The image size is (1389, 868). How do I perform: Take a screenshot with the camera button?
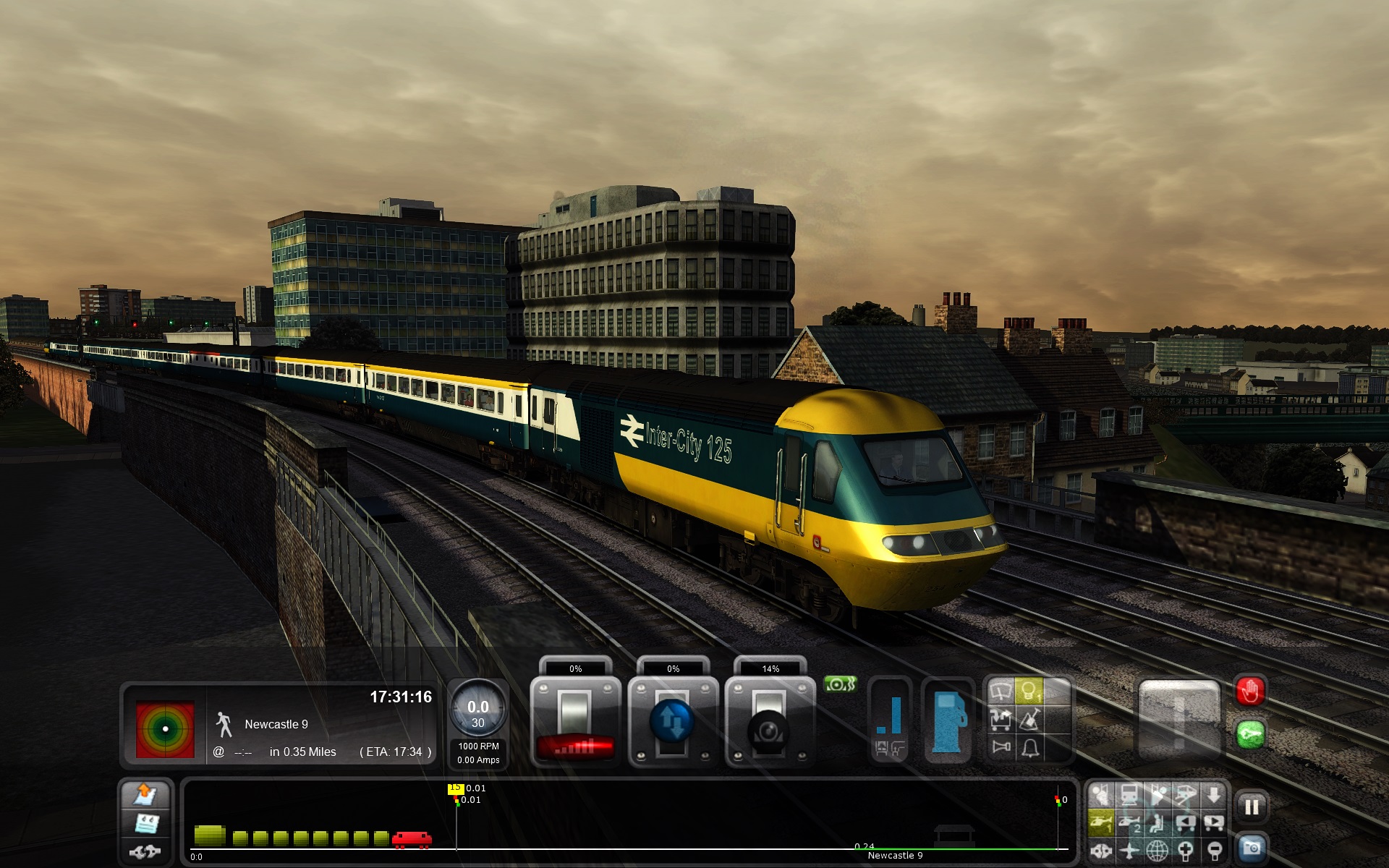(x=1252, y=848)
